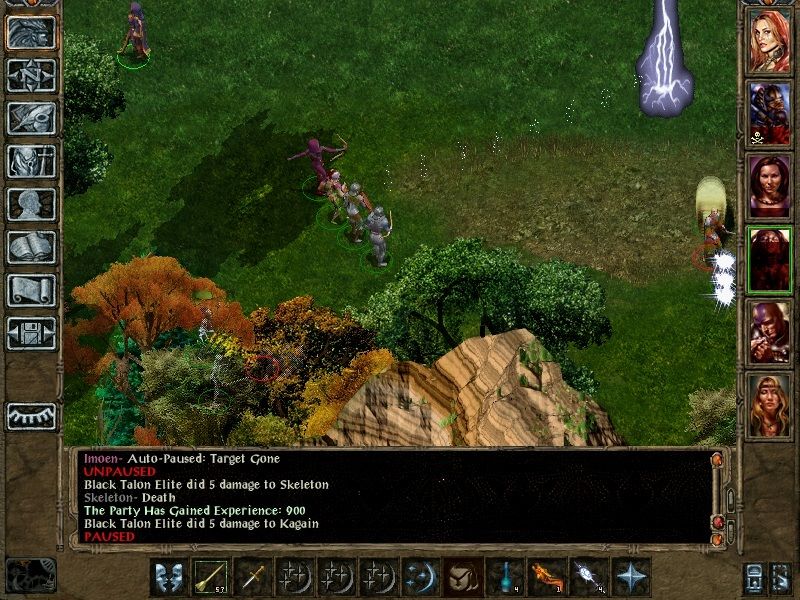Click the closed-eye rest button
800x600 pixels.
coord(31,416)
